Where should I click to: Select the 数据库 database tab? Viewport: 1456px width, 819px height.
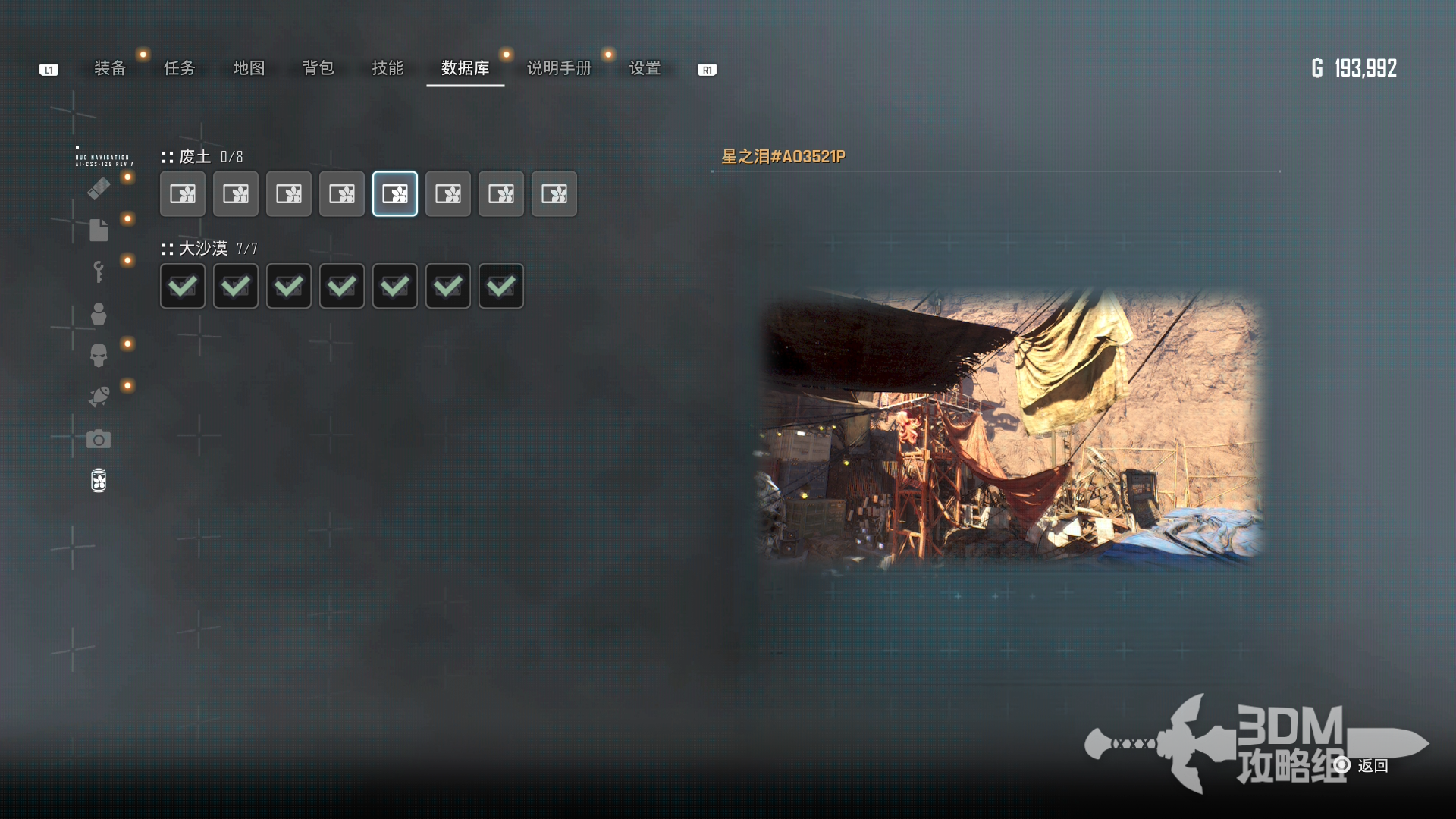465,68
